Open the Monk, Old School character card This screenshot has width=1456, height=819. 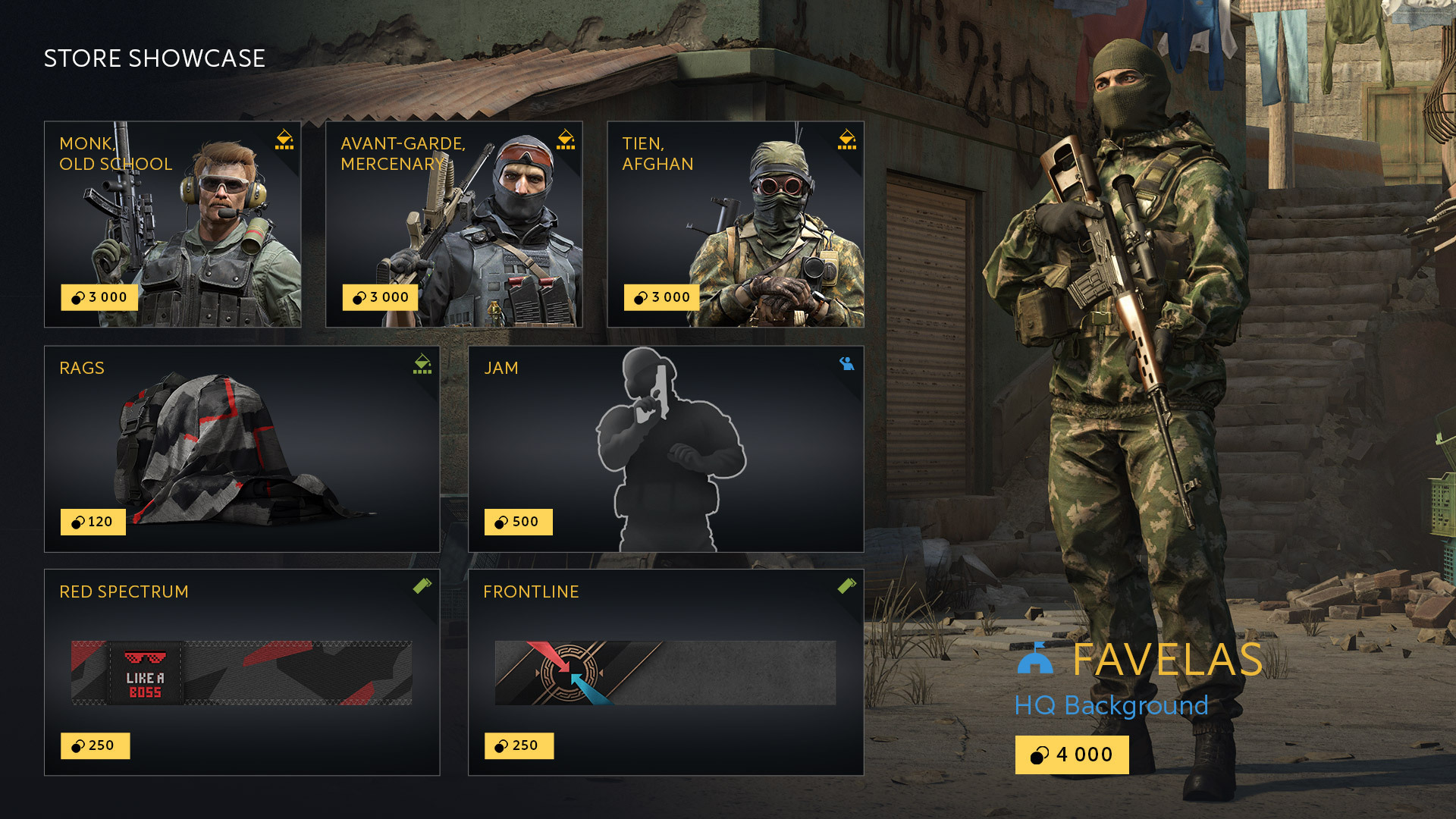(173, 224)
